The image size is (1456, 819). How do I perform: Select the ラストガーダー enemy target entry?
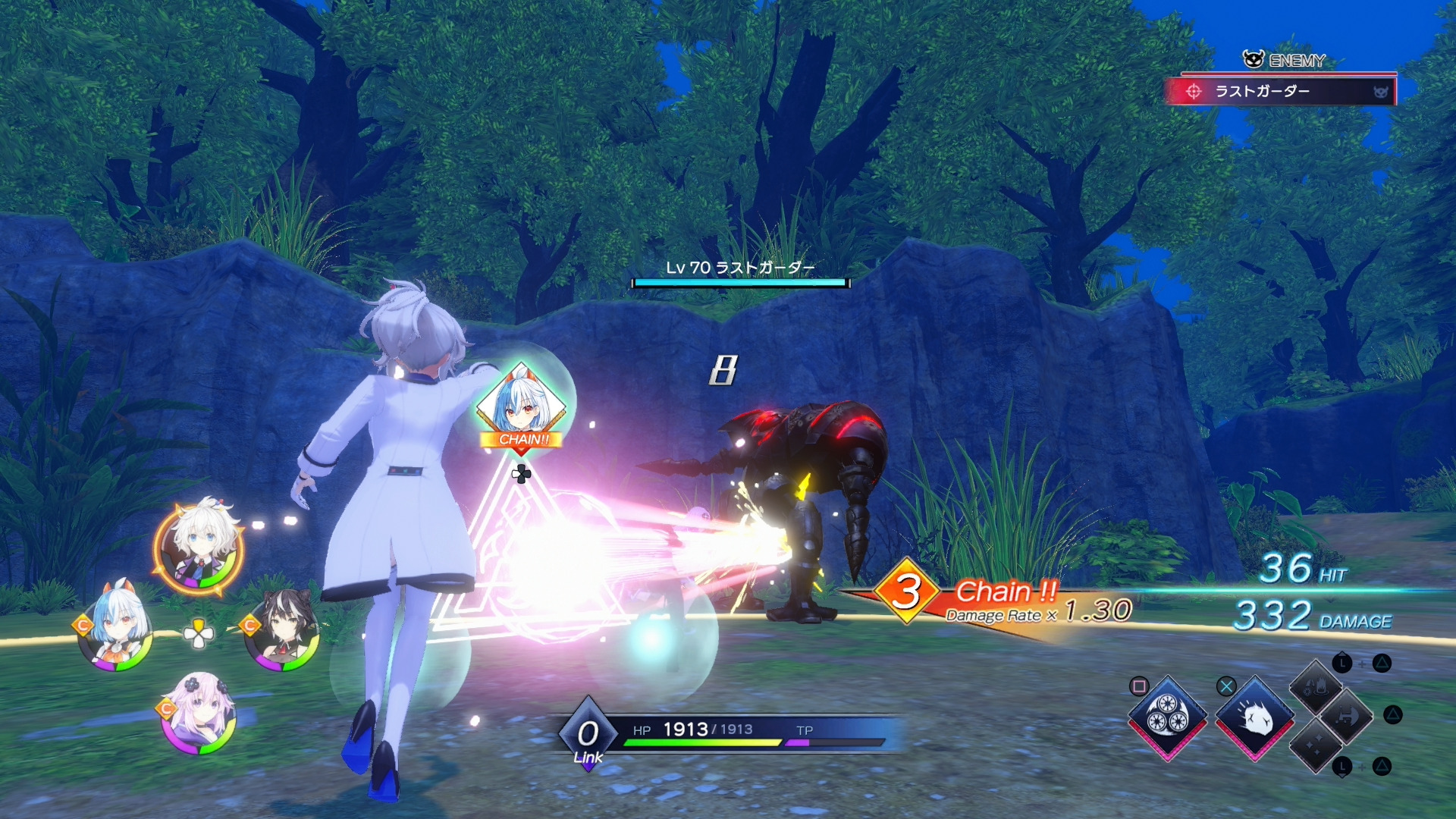tap(1282, 92)
